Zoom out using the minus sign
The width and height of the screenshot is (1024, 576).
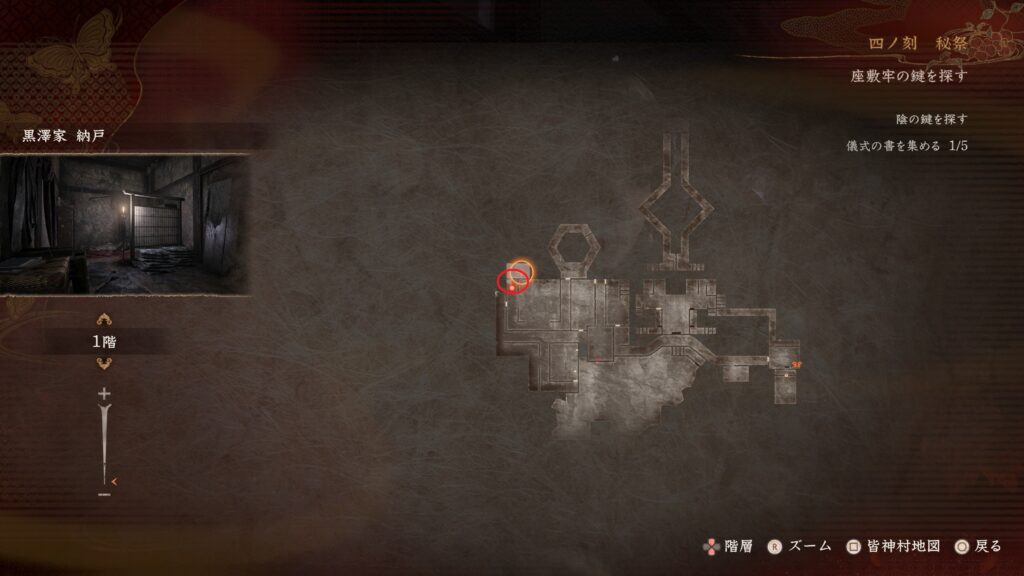click(104, 493)
